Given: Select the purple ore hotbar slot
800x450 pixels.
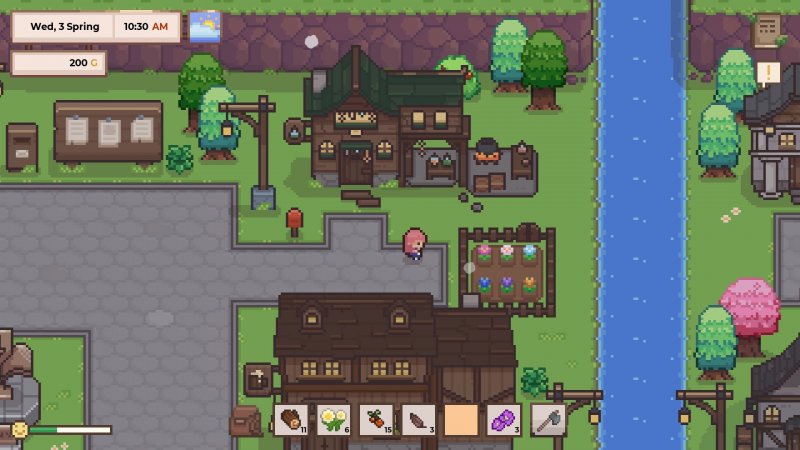Looking at the screenshot, I should click(505, 420).
